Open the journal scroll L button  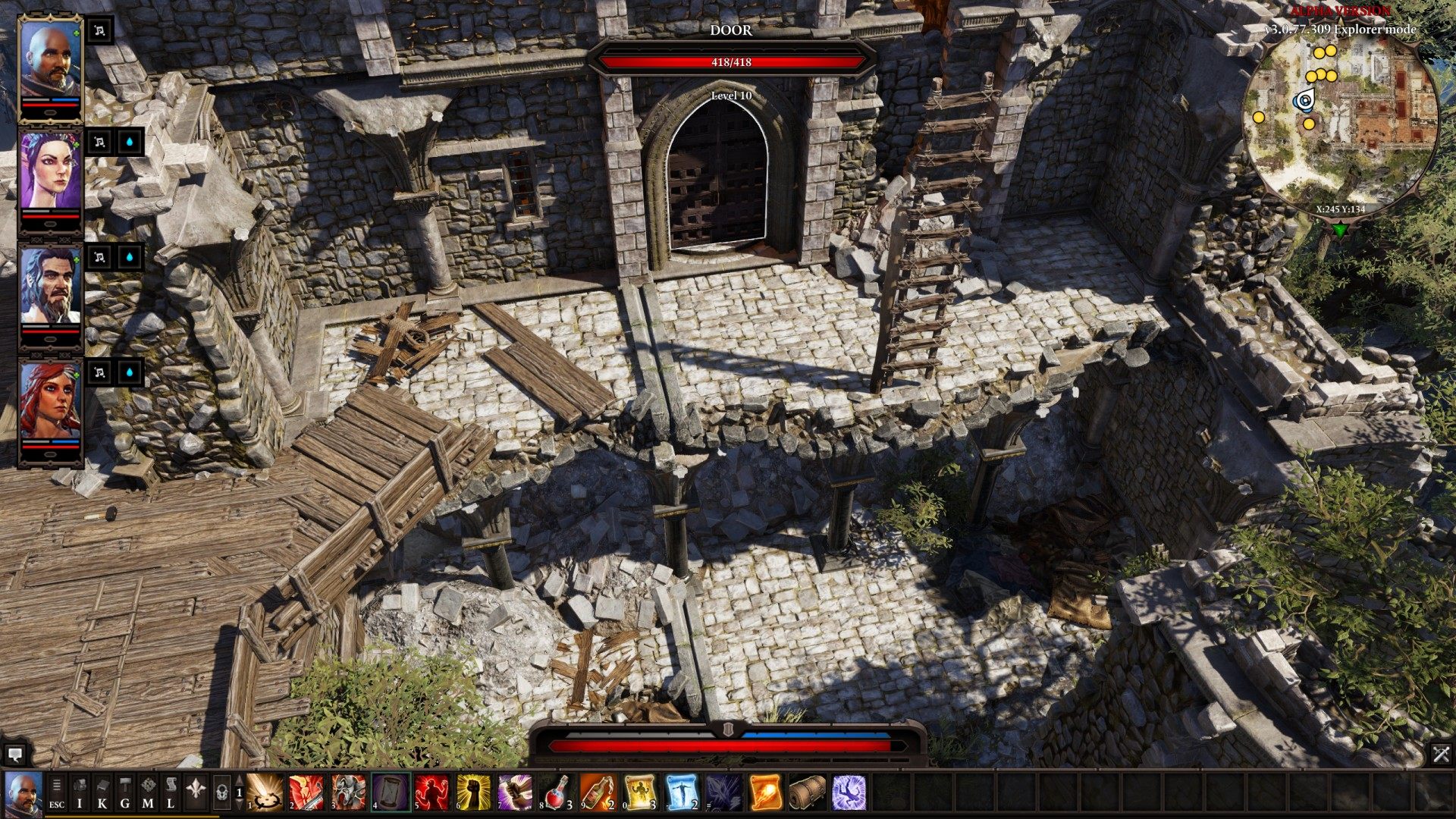tap(171, 793)
